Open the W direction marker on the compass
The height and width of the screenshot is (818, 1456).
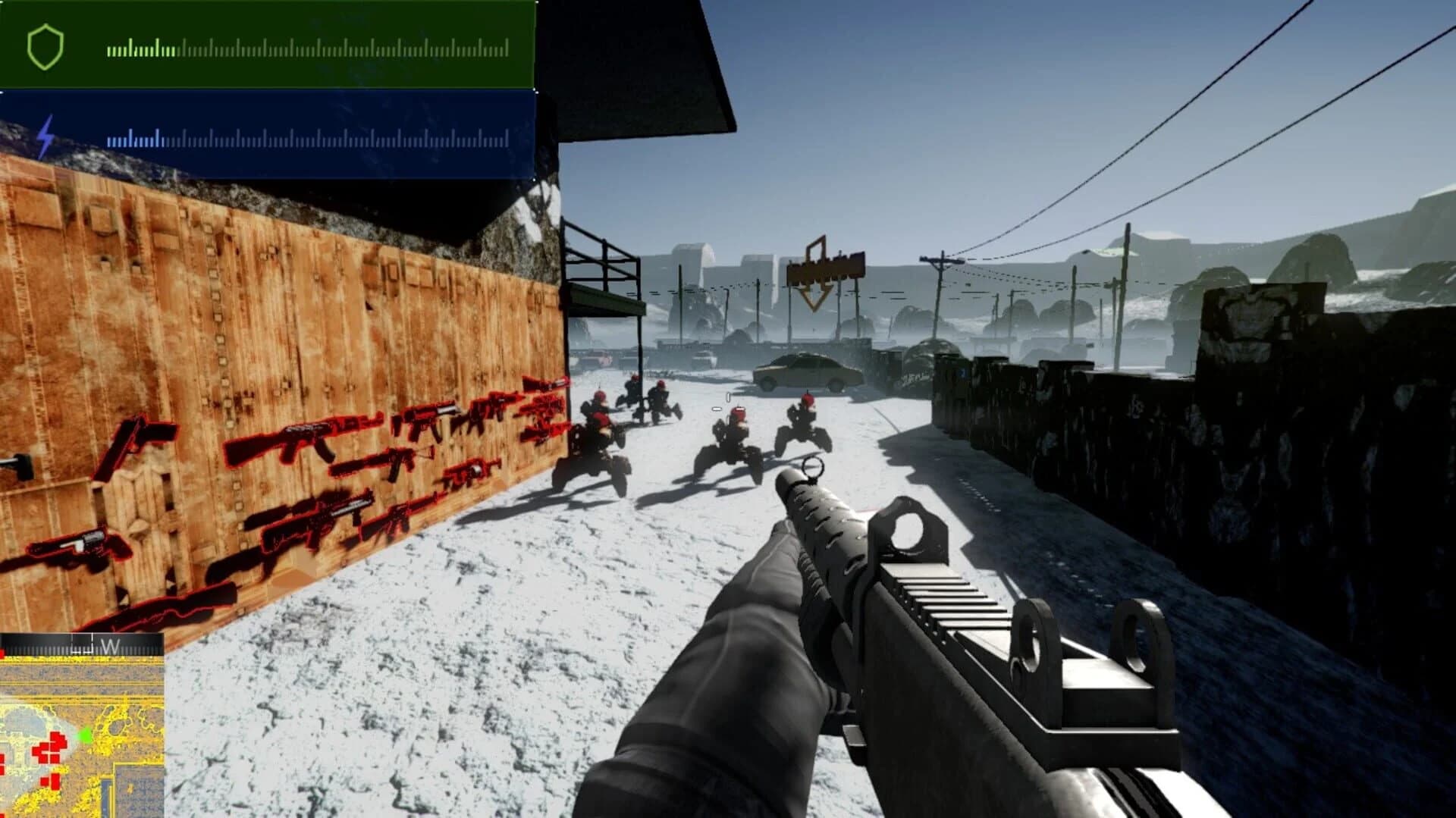(x=111, y=644)
